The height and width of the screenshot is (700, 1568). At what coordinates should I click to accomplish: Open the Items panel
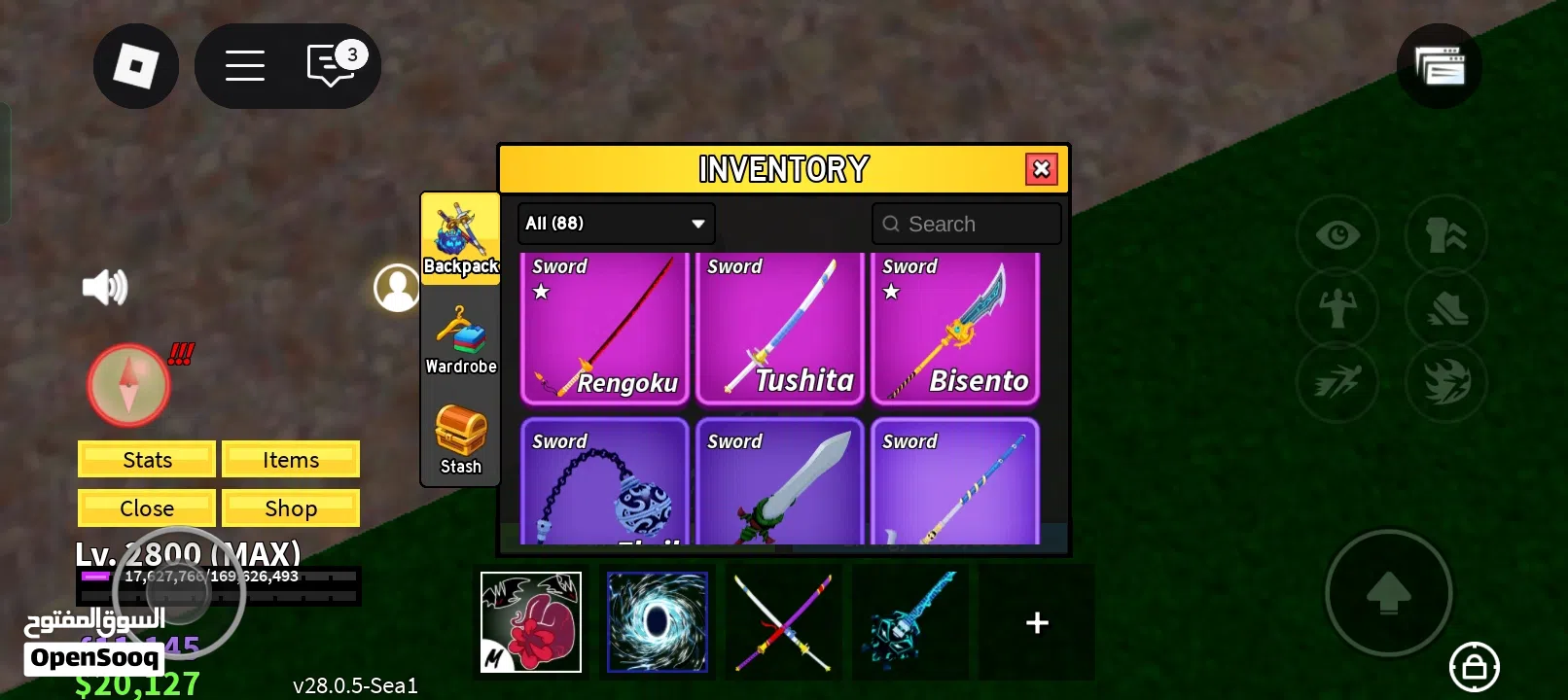[291, 459]
